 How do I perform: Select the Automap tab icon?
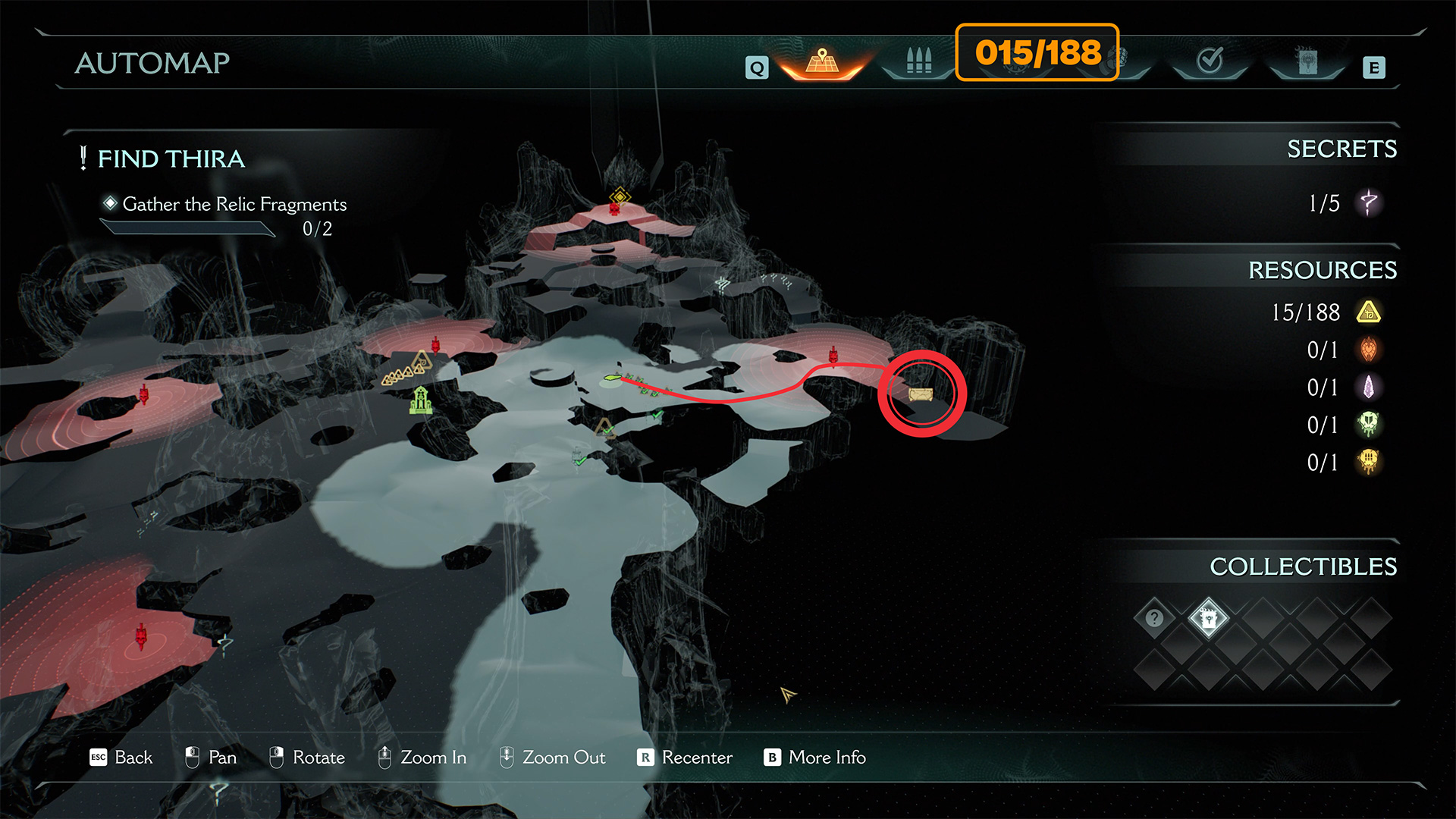[x=822, y=61]
